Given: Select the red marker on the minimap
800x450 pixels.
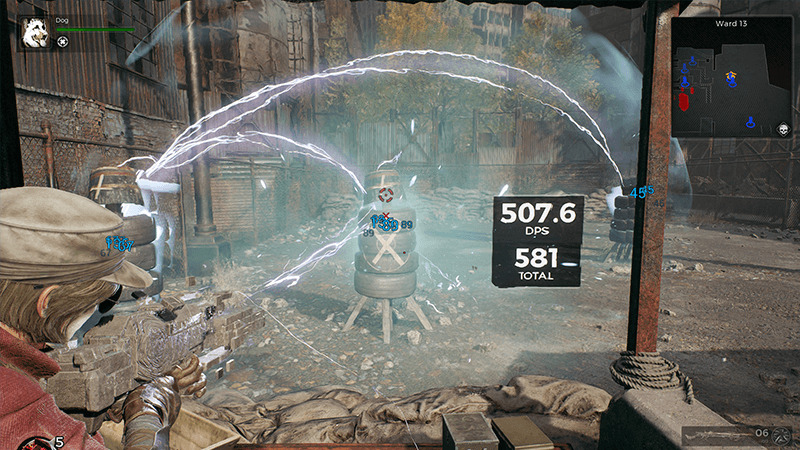Looking at the screenshot, I should pyautogui.click(x=684, y=101).
